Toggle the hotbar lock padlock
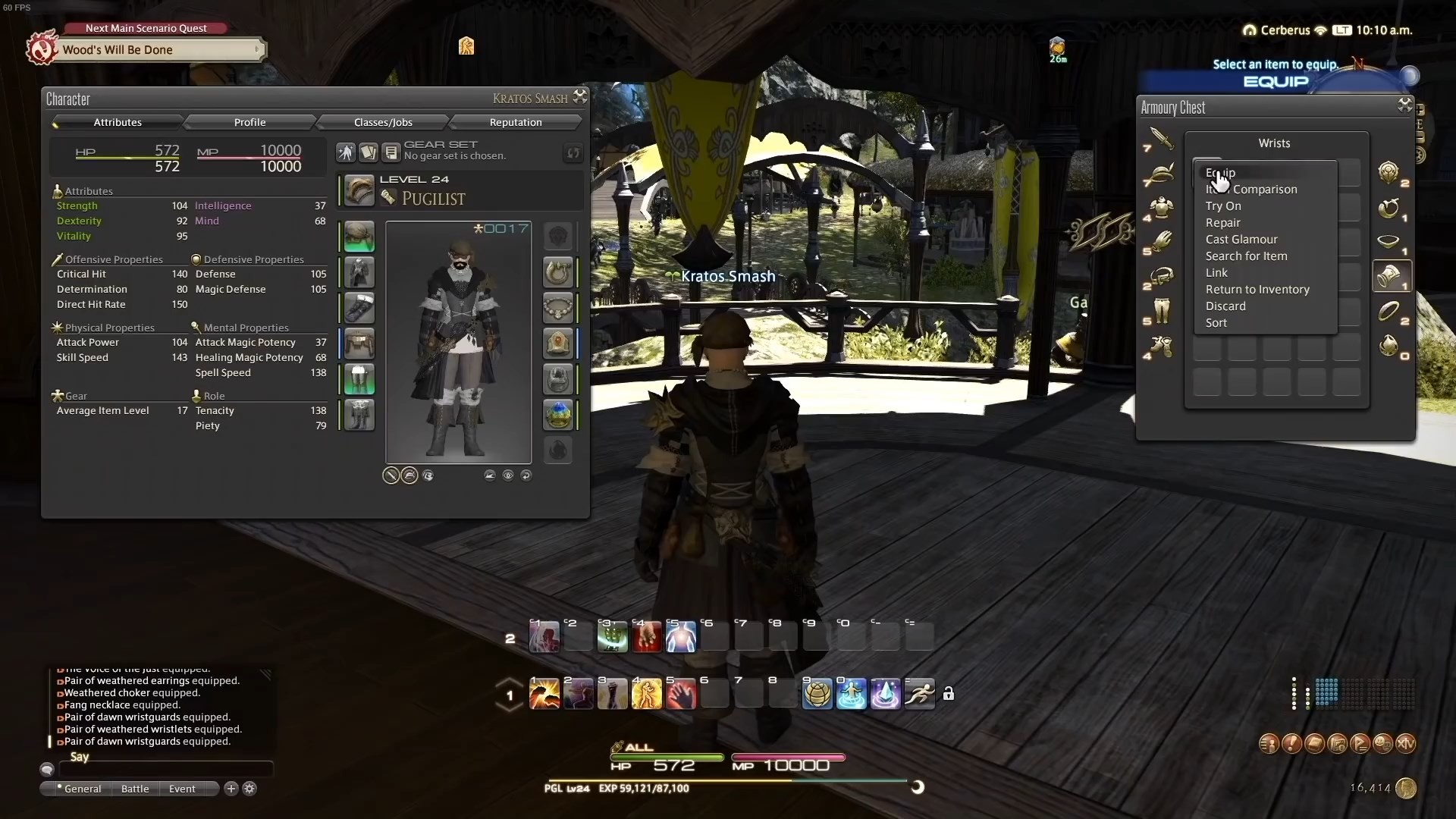 [x=950, y=693]
